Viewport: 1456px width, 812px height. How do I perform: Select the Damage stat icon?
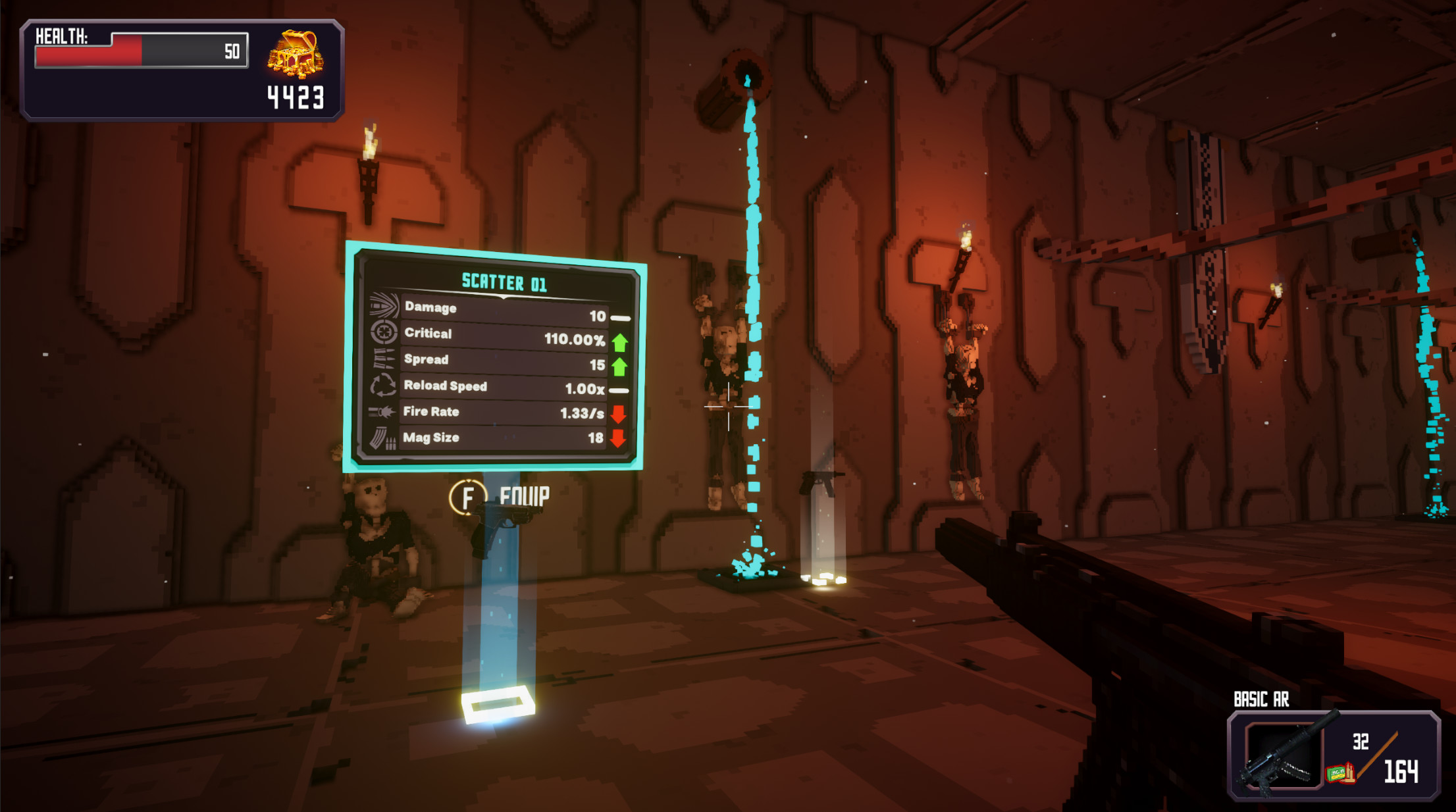click(x=384, y=307)
